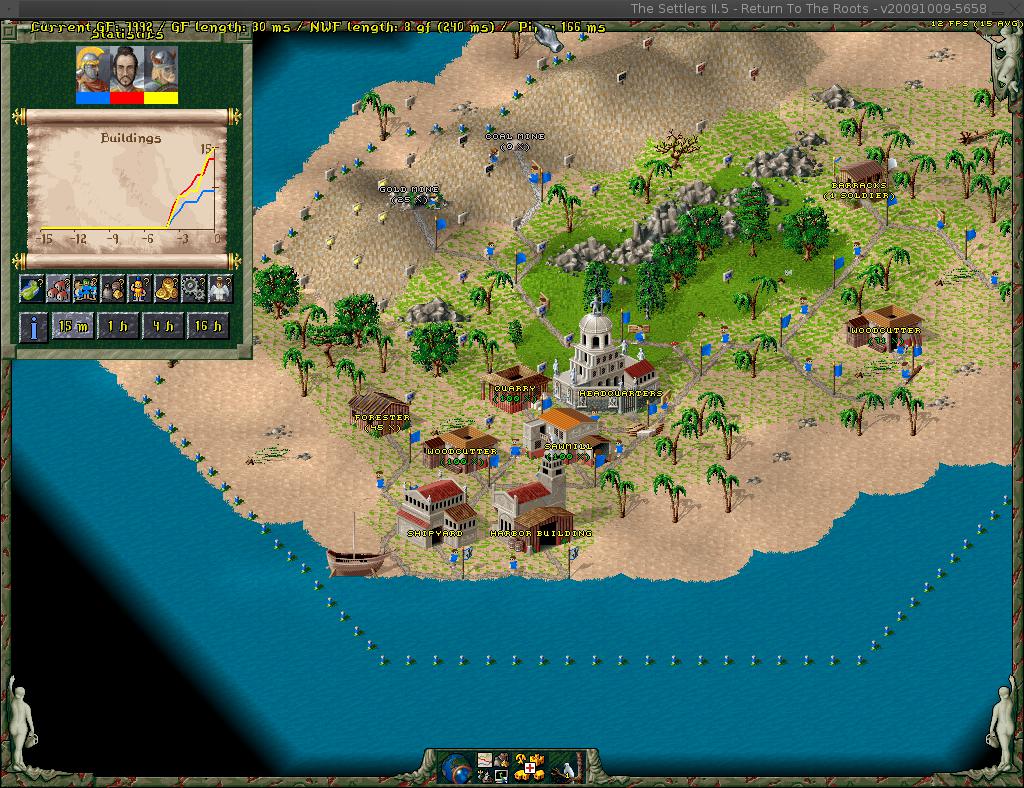The width and height of the screenshot is (1024, 788).
Task: Show the productivity gears statistic
Action: pos(193,289)
